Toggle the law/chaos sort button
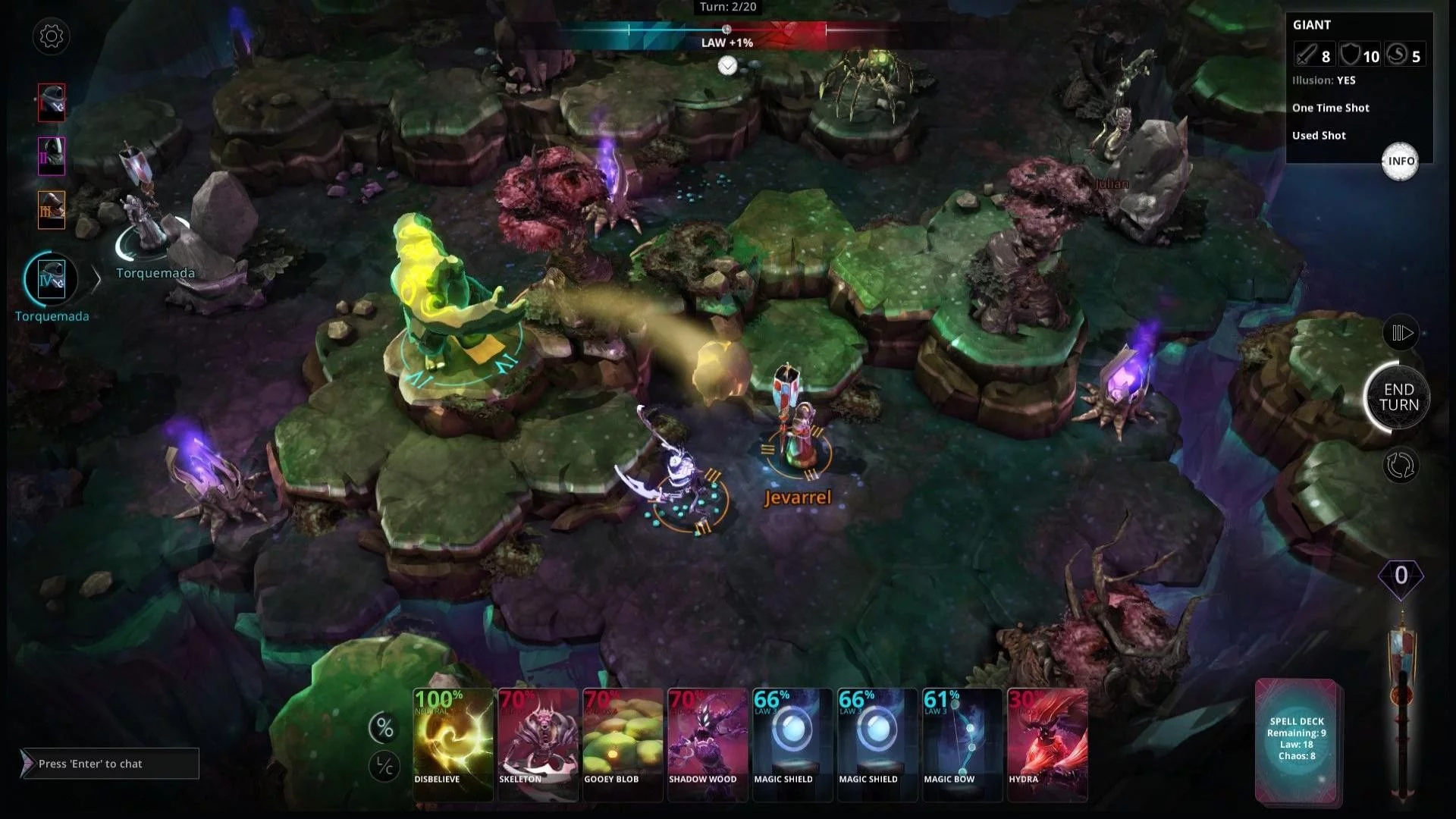The height and width of the screenshot is (819, 1456). pos(384,767)
